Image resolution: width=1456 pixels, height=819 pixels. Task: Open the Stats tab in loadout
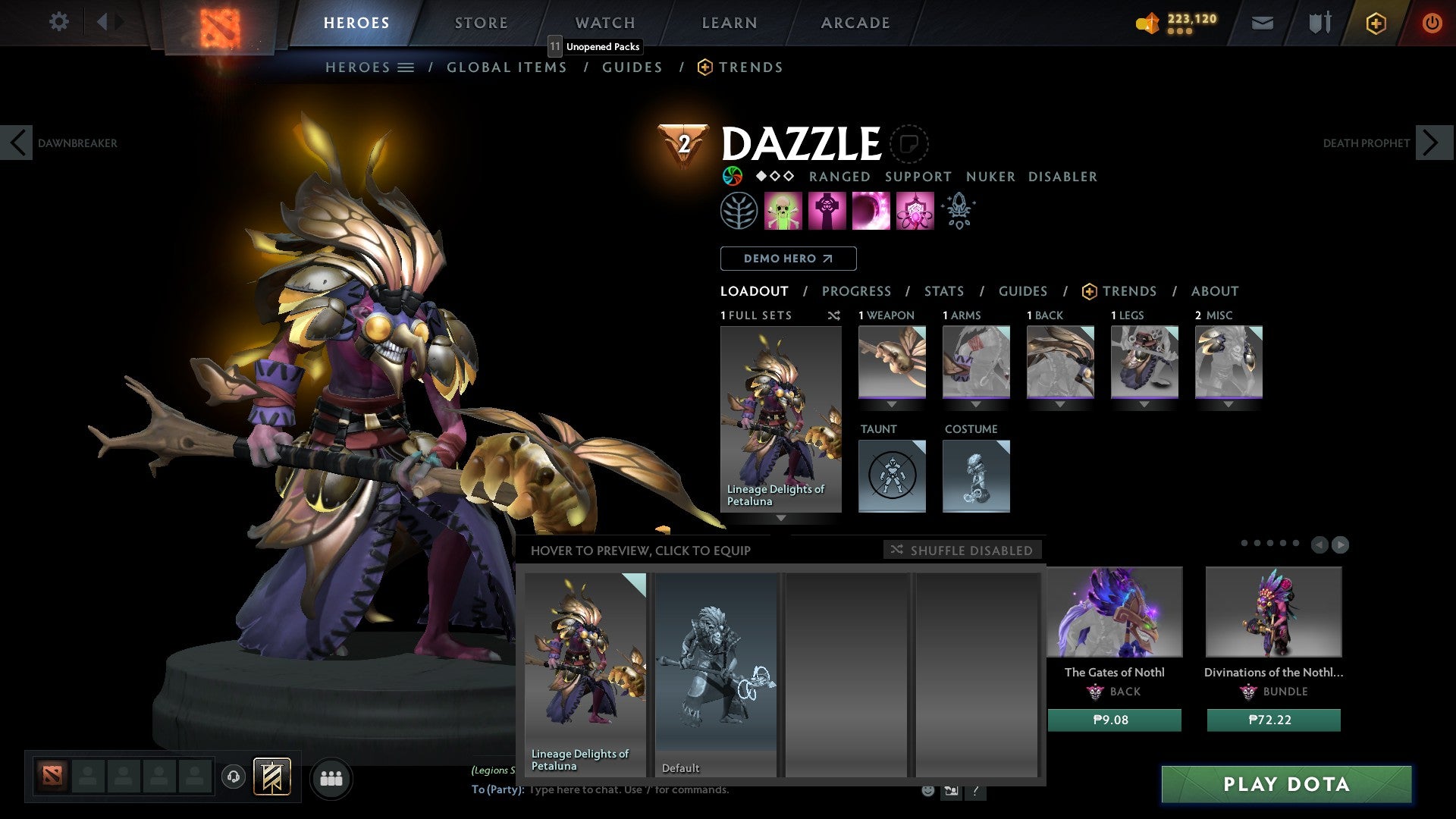(943, 291)
